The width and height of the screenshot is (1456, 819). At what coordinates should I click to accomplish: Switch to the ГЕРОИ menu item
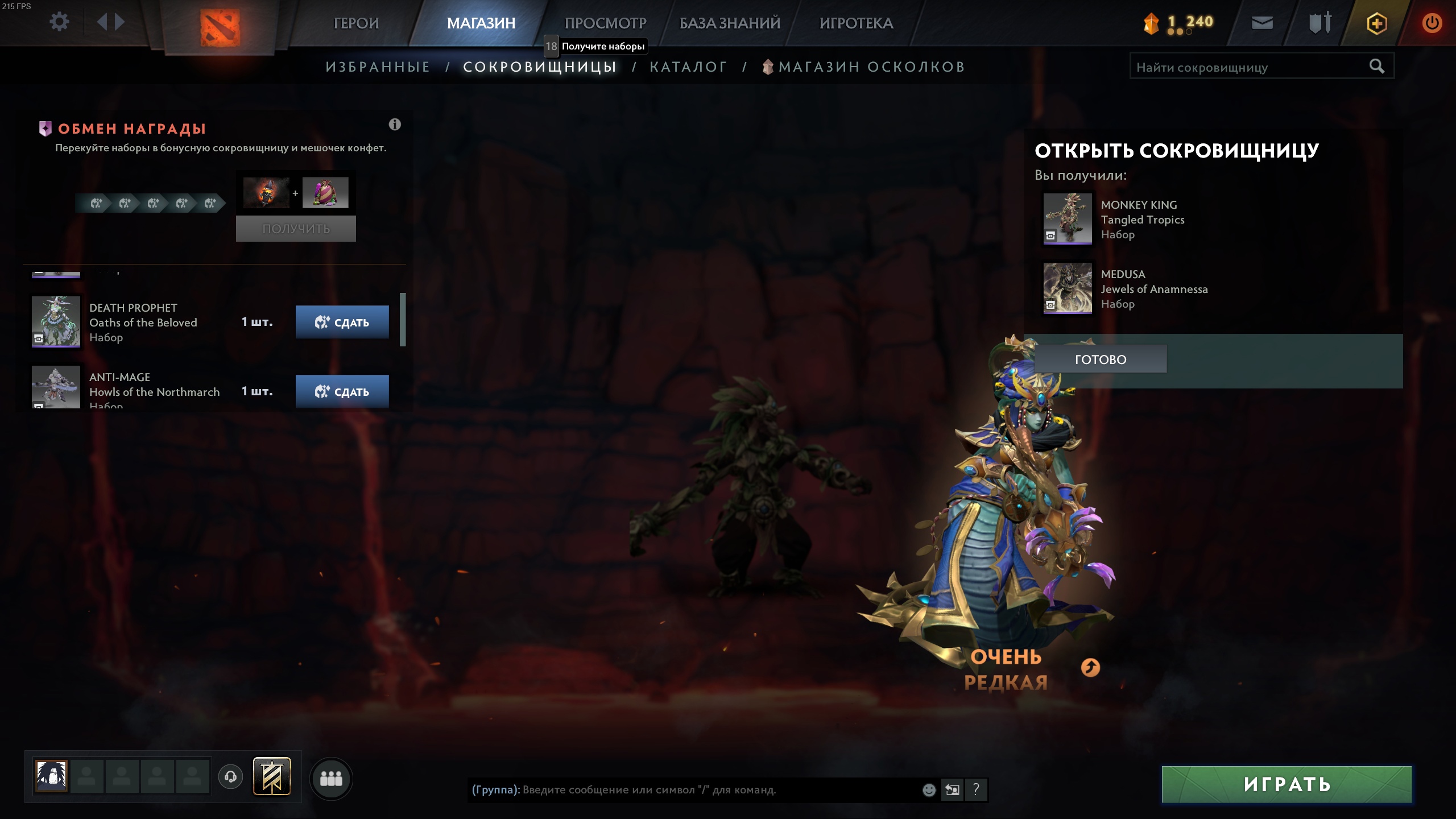[x=357, y=23]
